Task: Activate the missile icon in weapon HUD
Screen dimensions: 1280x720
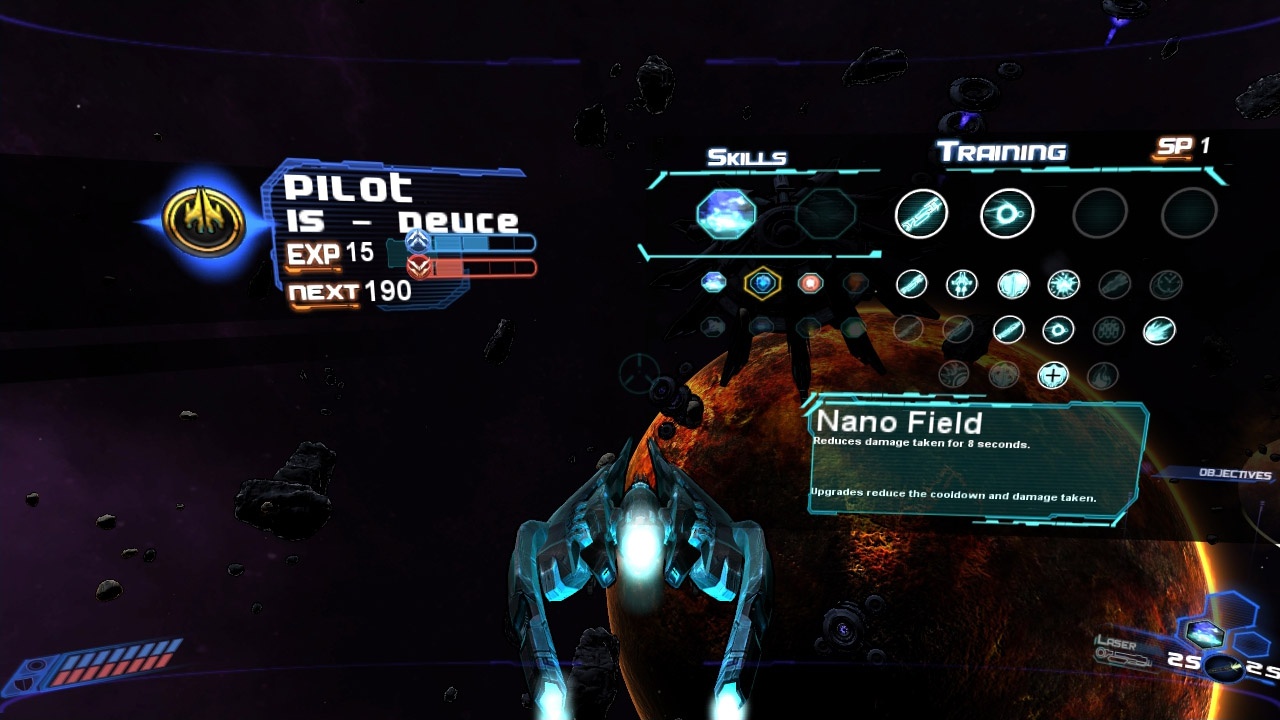Action: [1223, 668]
